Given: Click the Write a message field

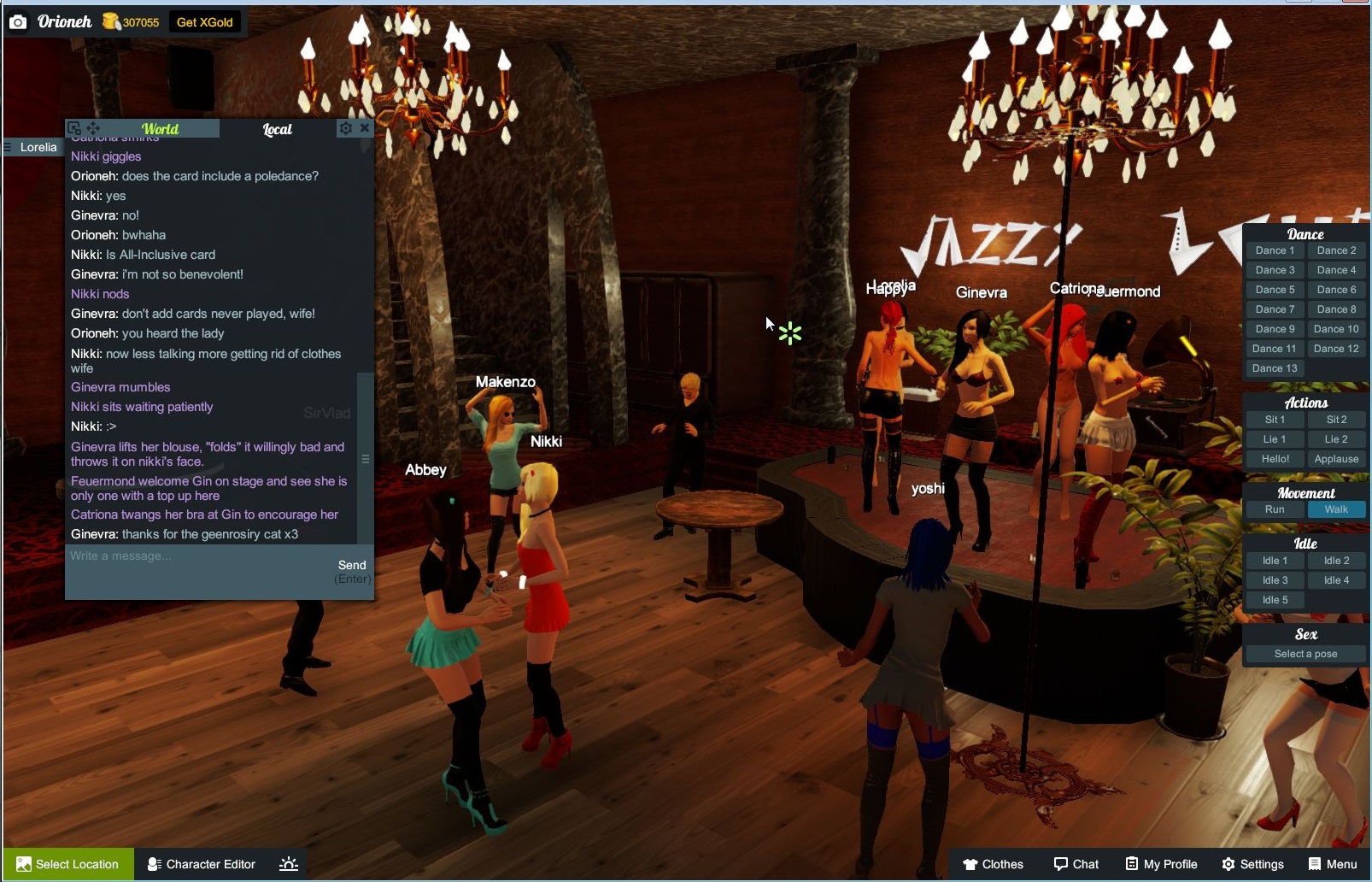Looking at the screenshot, I should [x=171, y=556].
